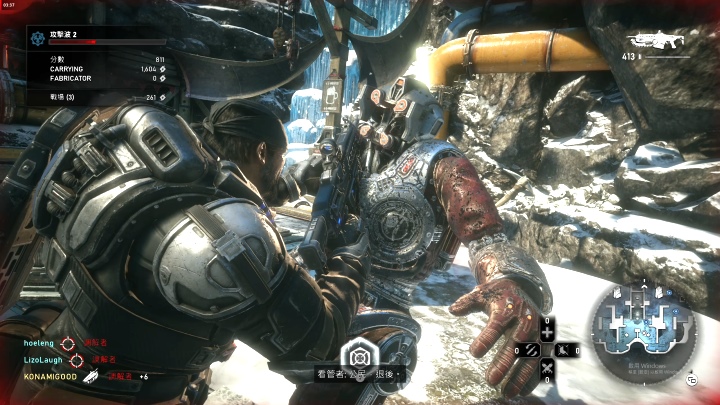Screen dimensions: 720x405
Task: Select player KONAMIGOOD in the squad list
Action: 49,376
